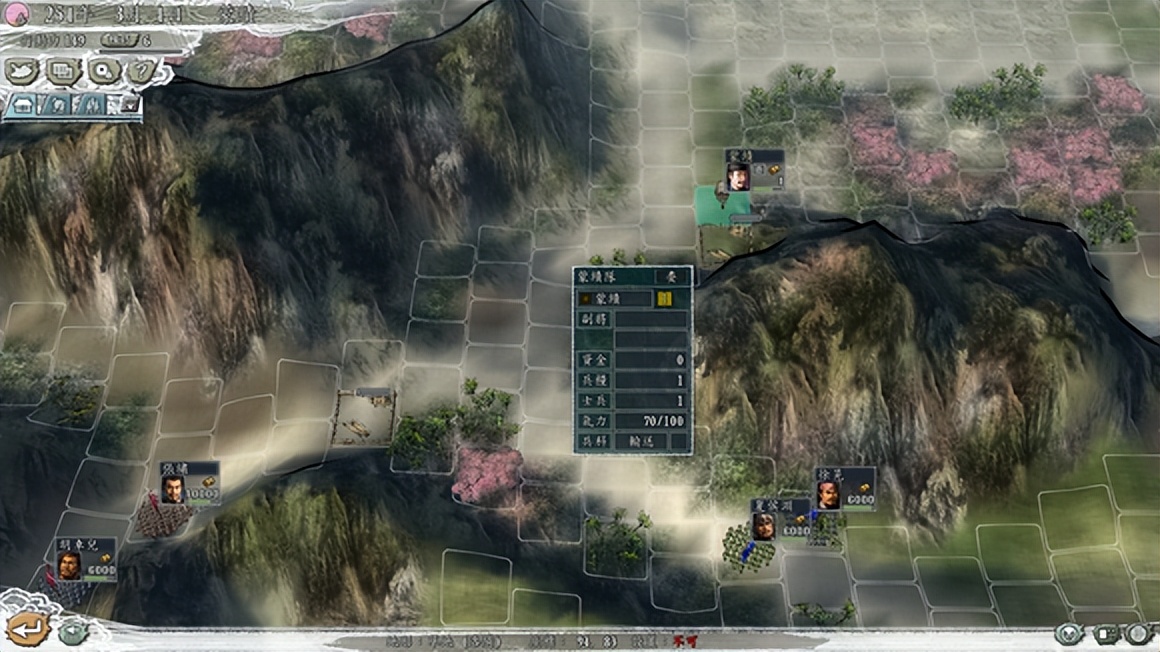Click the magnifier search button
This screenshot has width=1160, height=652.
tap(102, 70)
